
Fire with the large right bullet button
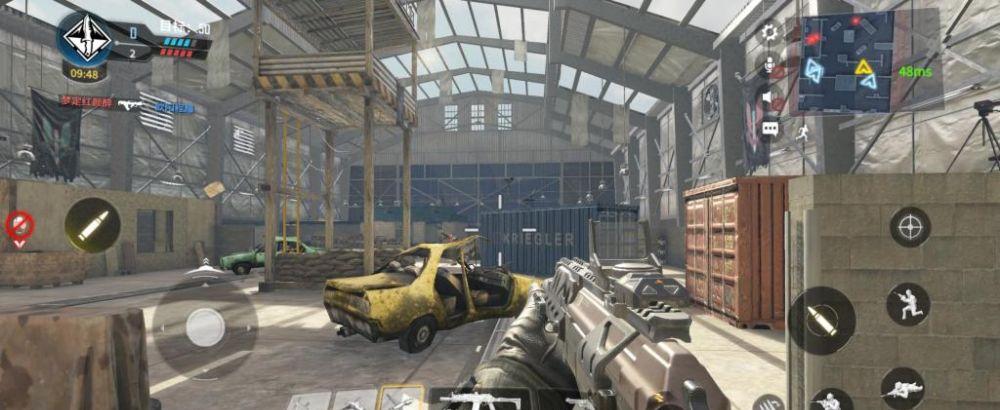pos(822,320)
